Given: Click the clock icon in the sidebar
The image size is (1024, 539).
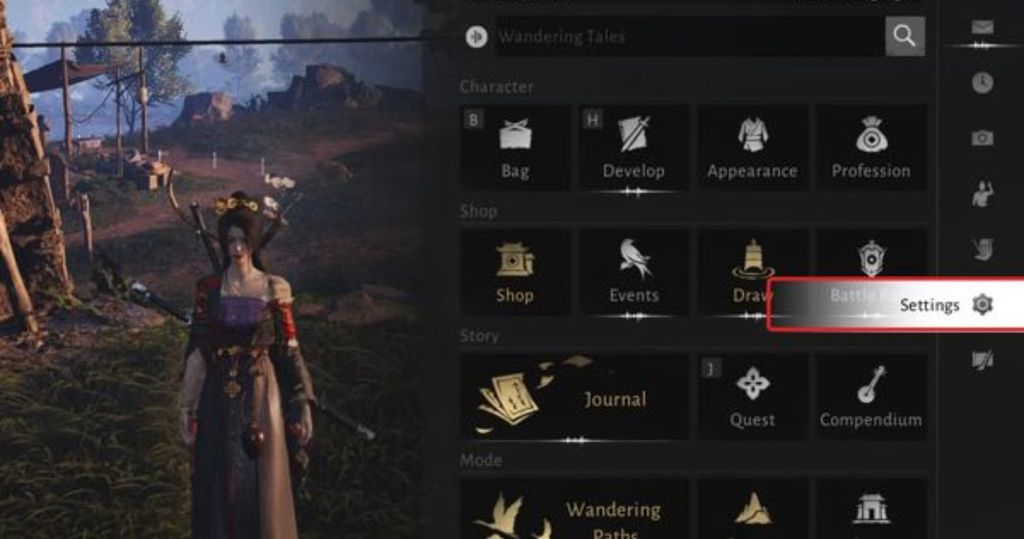Looking at the screenshot, I should [x=982, y=83].
